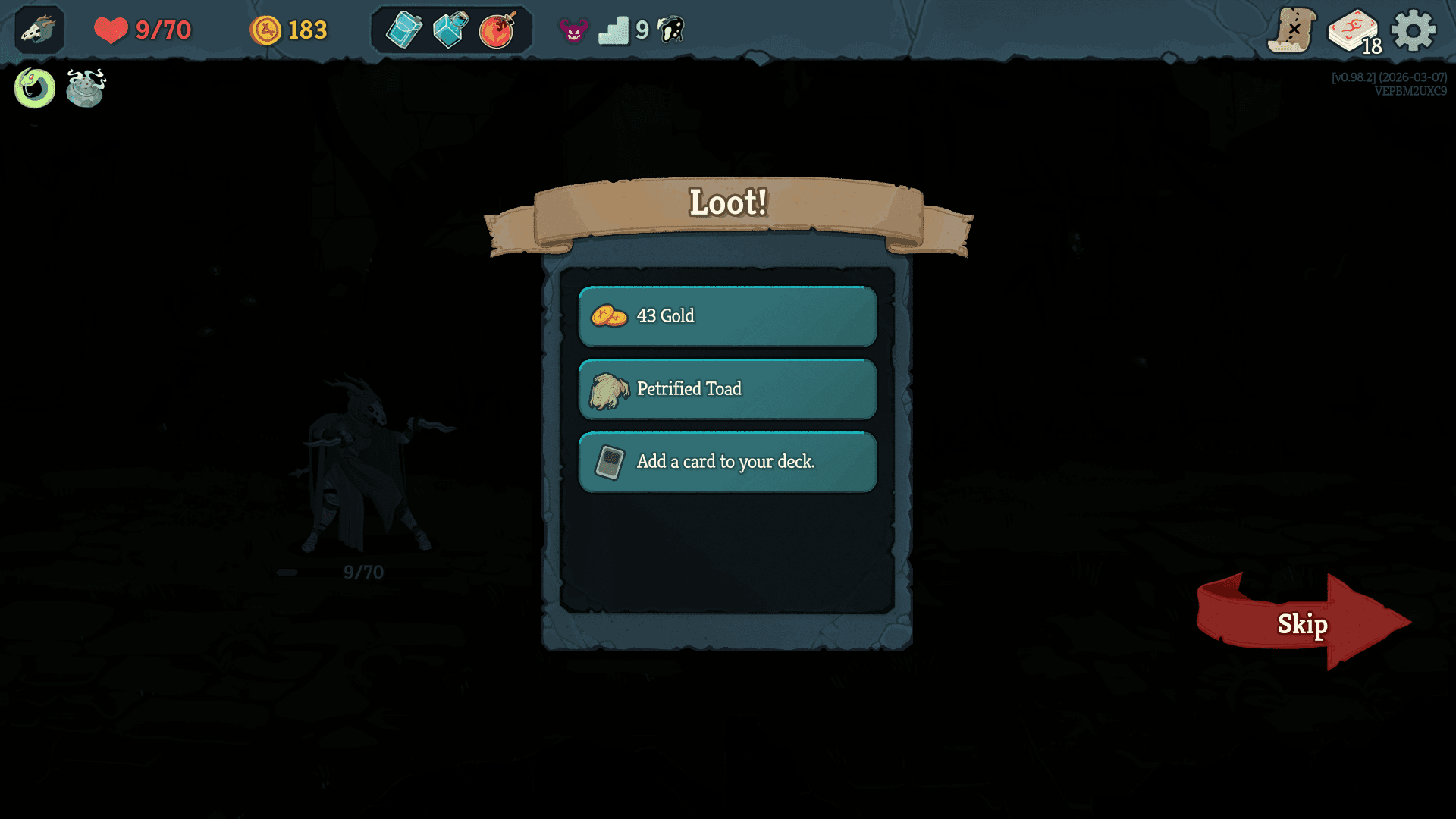Click the gold coin counter showing 183
Image resolution: width=1456 pixels, height=819 pixels.
288,30
